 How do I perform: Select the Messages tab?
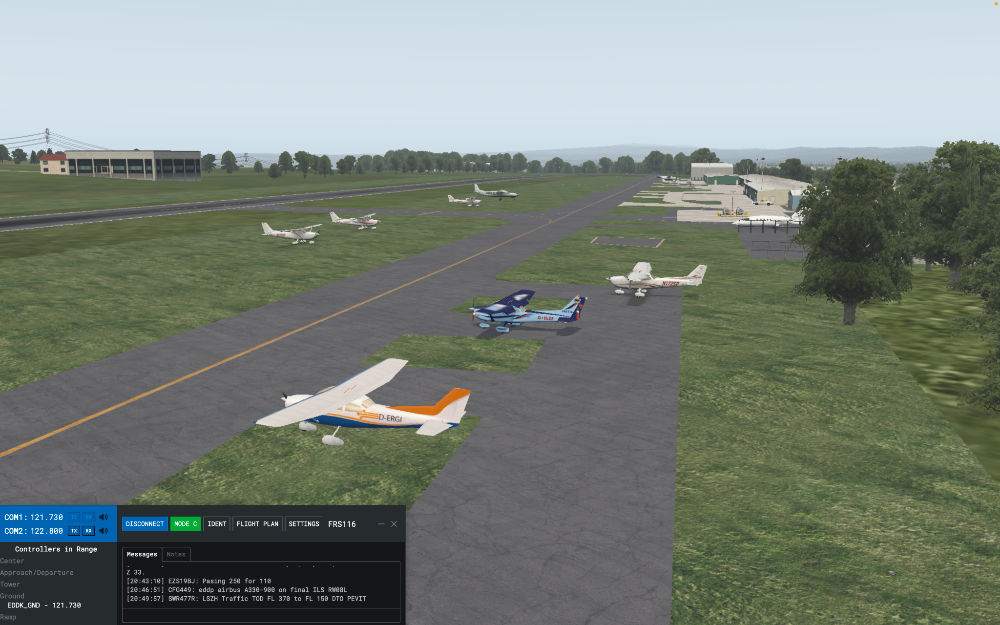coord(142,554)
